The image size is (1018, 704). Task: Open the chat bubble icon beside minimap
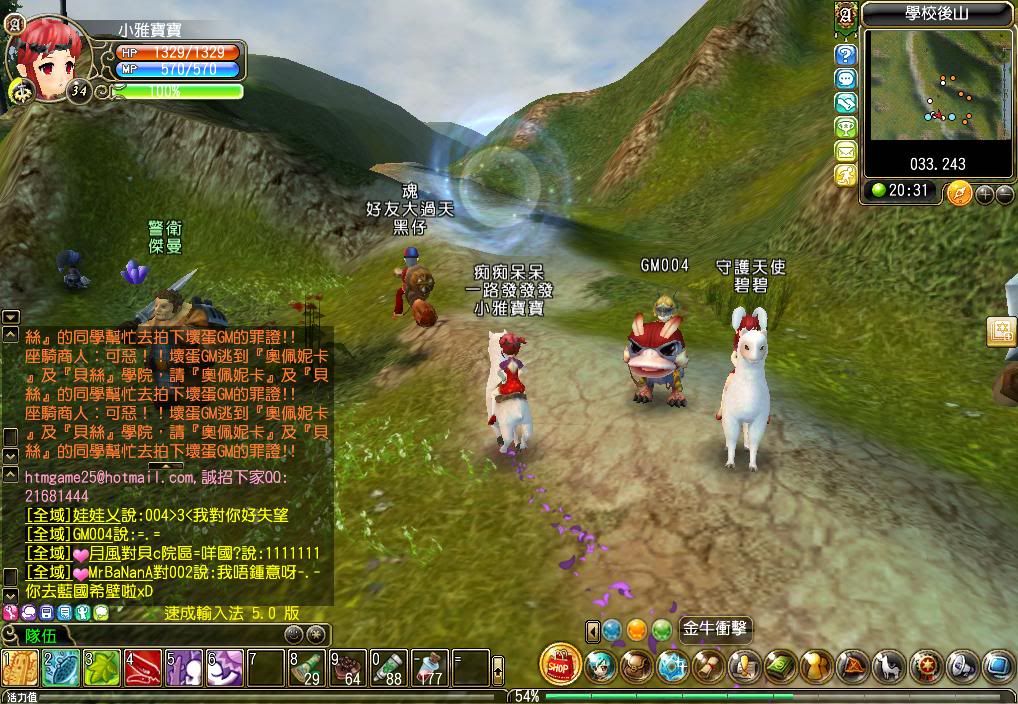(846, 79)
